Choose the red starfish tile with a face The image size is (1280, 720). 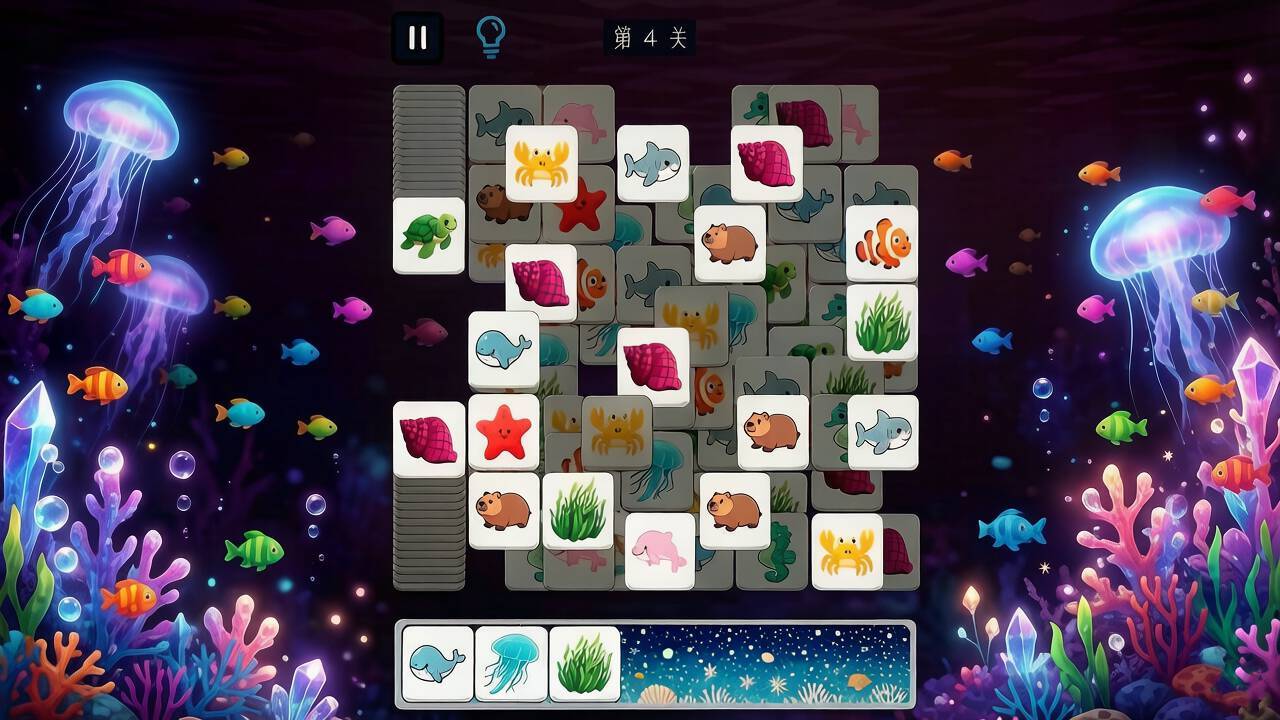point(503,432)
